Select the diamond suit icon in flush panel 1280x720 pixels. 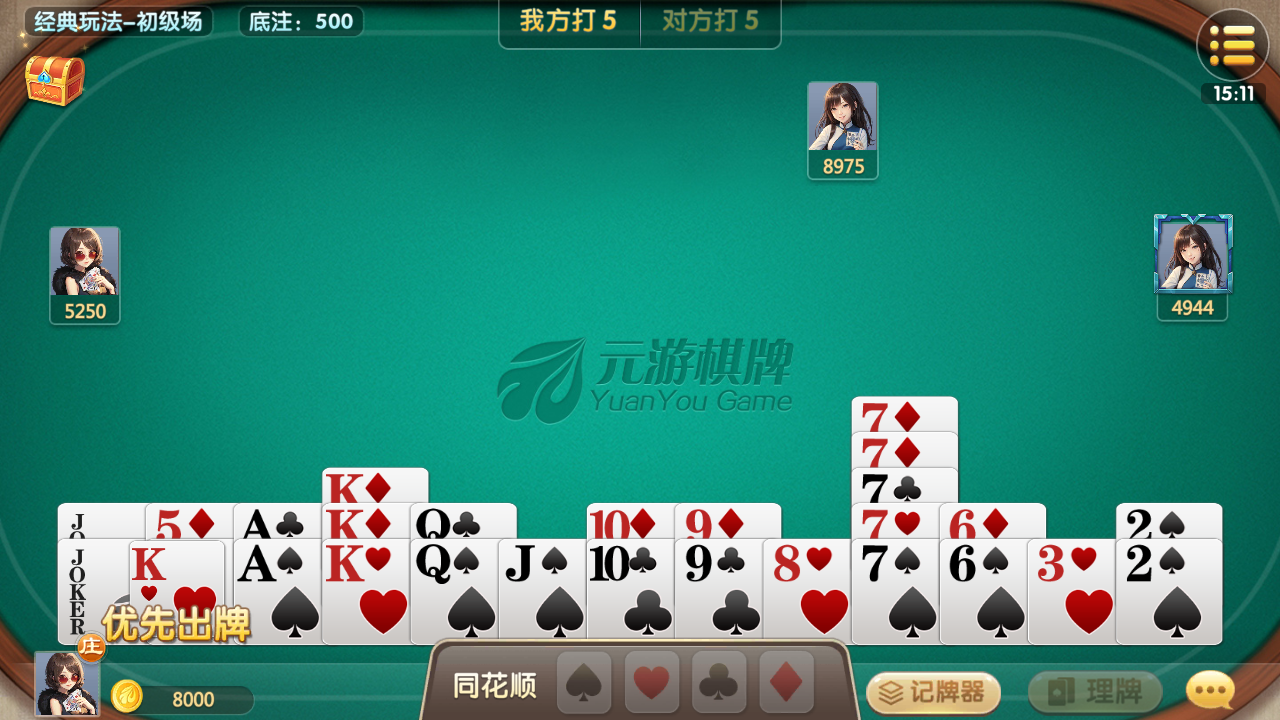point(785,683)
